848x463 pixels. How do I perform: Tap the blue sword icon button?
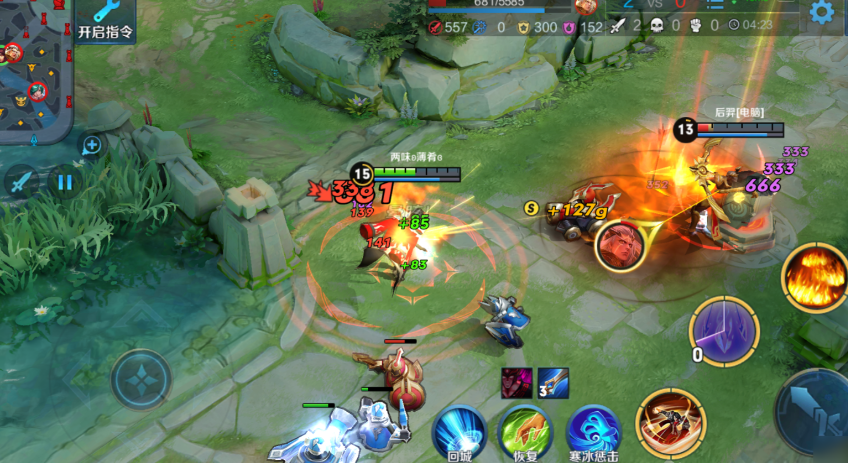[21, 182]
